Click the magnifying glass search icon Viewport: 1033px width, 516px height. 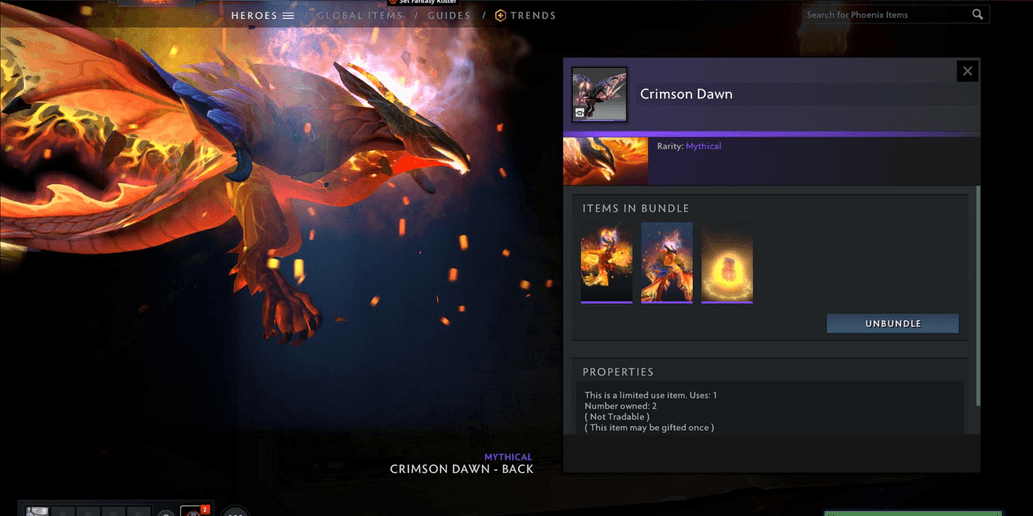click(x=977, y=15)
